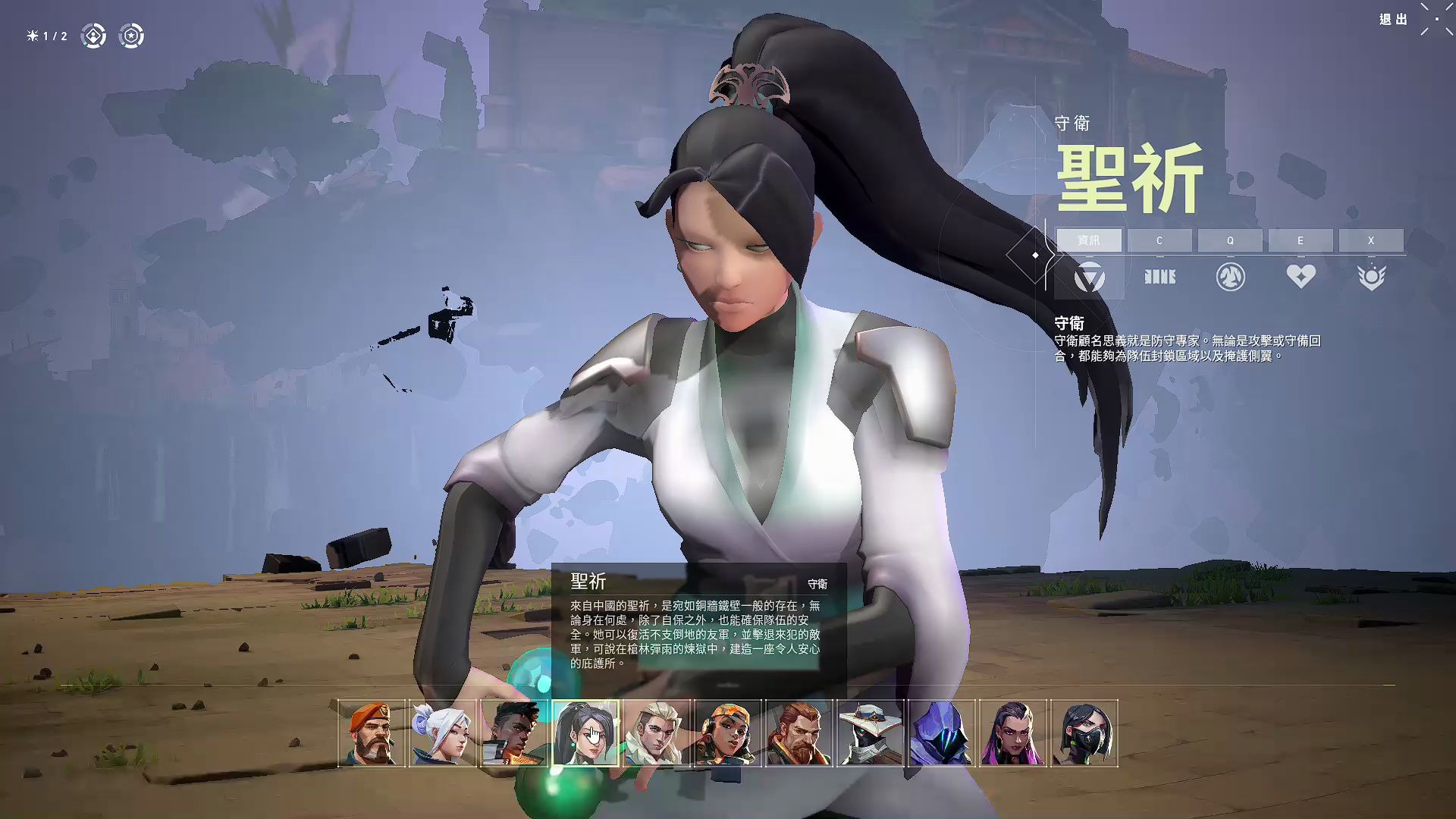This screenshot has height=819, width=1456.
Task: Switch to the X ultimate tab
Action: coord(1371,240)
